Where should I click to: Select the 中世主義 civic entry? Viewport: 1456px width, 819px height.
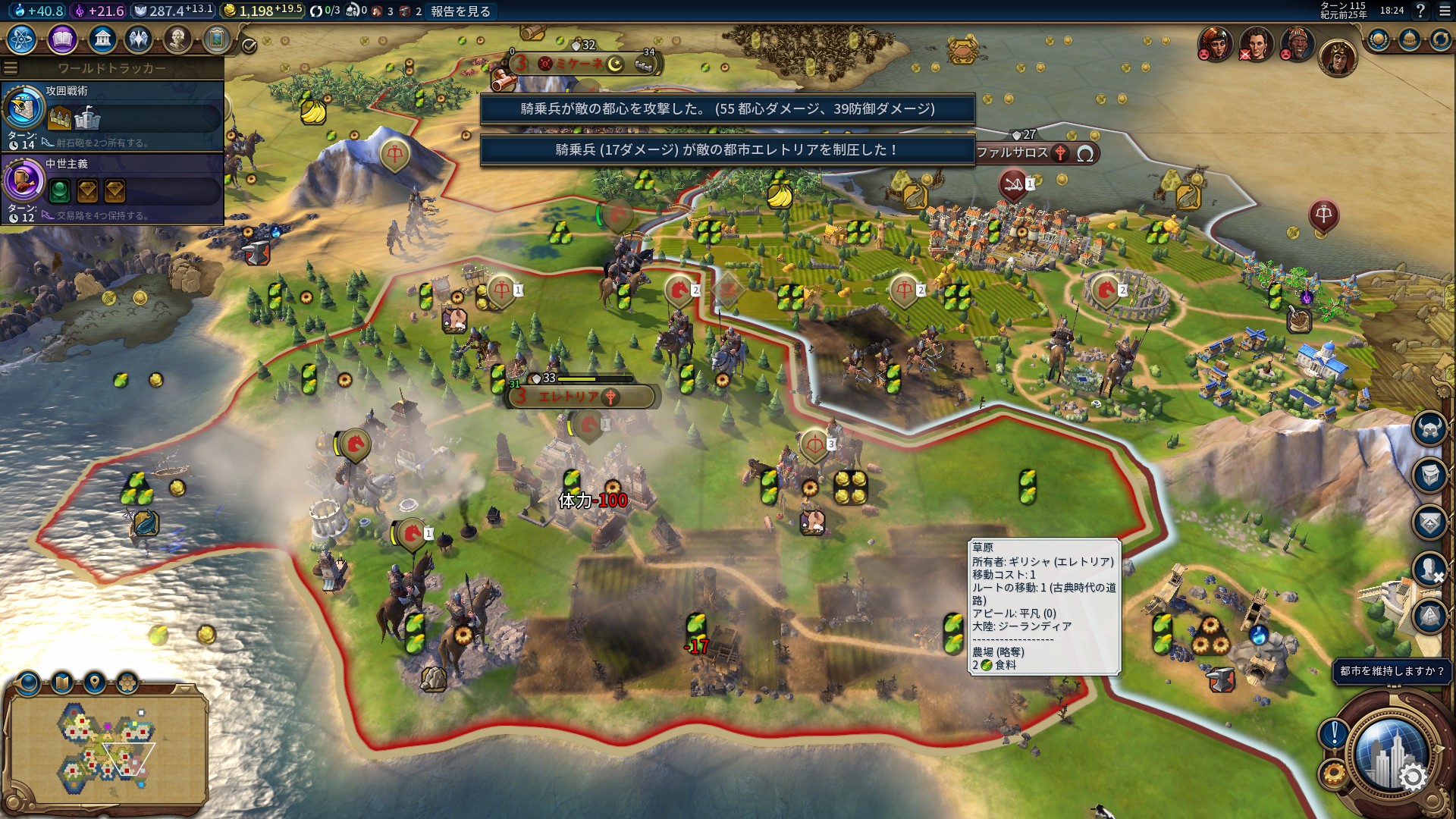(x=112, y=188)
